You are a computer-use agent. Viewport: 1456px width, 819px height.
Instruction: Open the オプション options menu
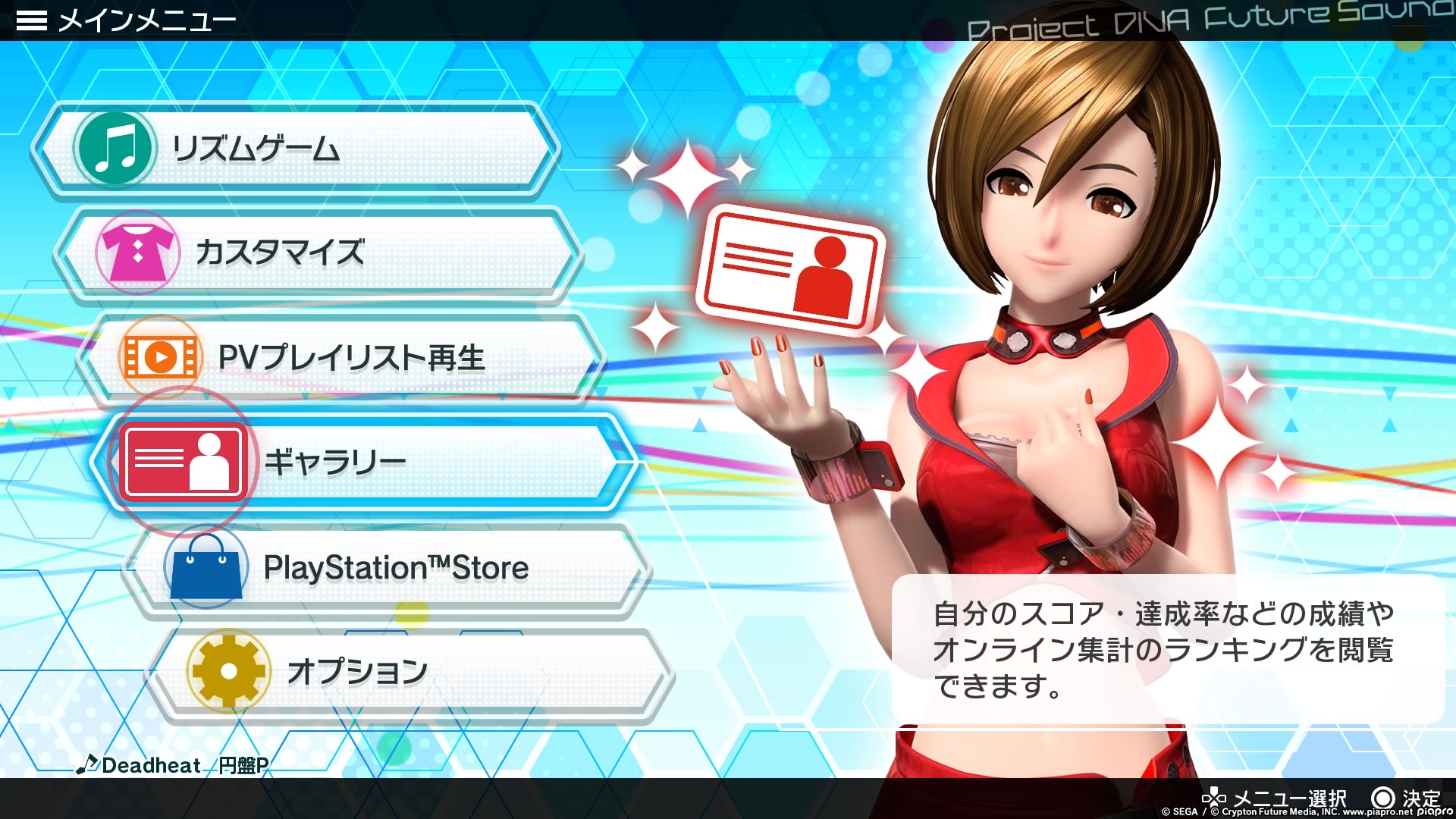pyautogui.click(x=409, y=672)
